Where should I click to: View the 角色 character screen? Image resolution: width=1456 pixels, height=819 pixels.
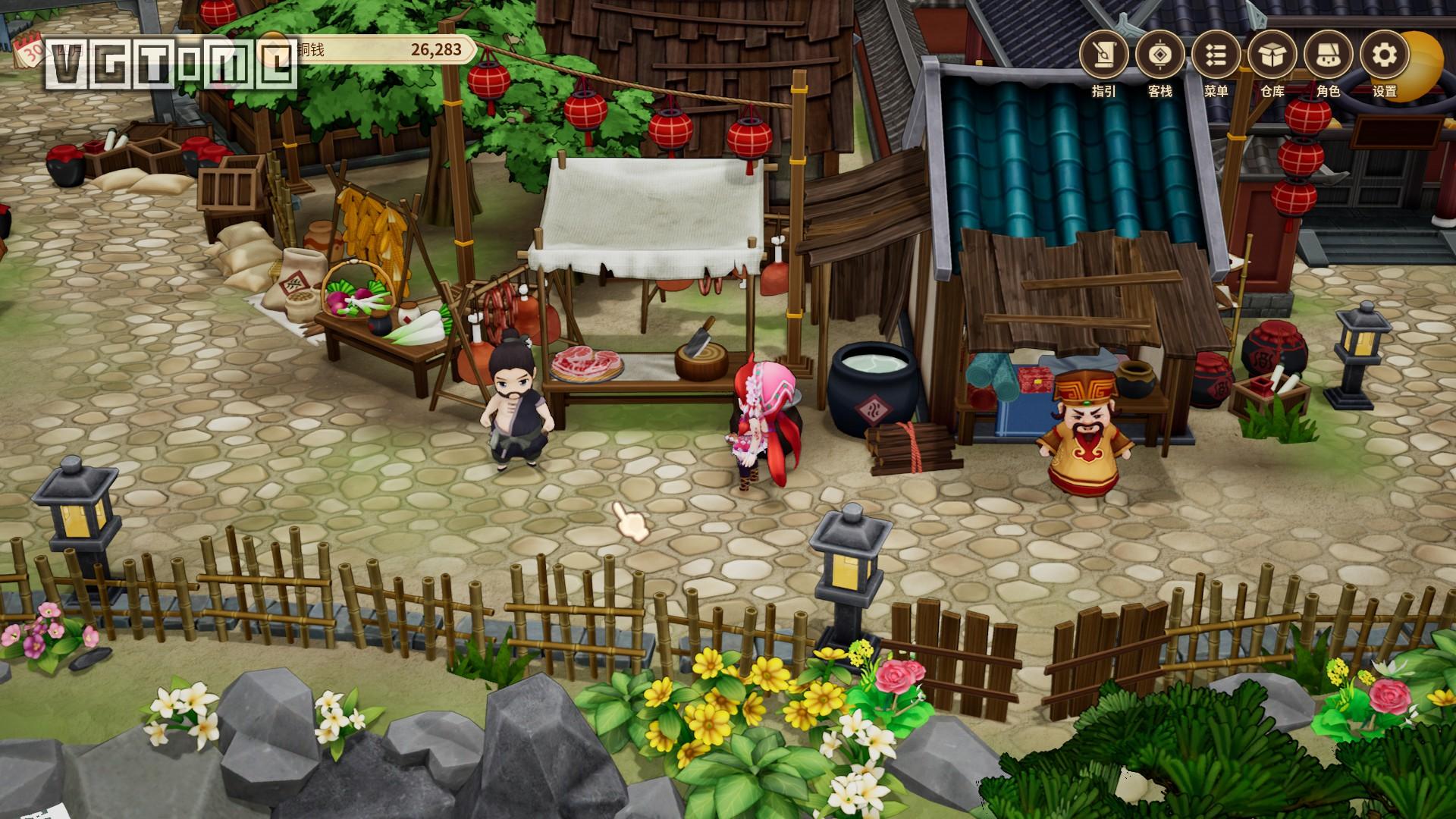pos(1328,55)
